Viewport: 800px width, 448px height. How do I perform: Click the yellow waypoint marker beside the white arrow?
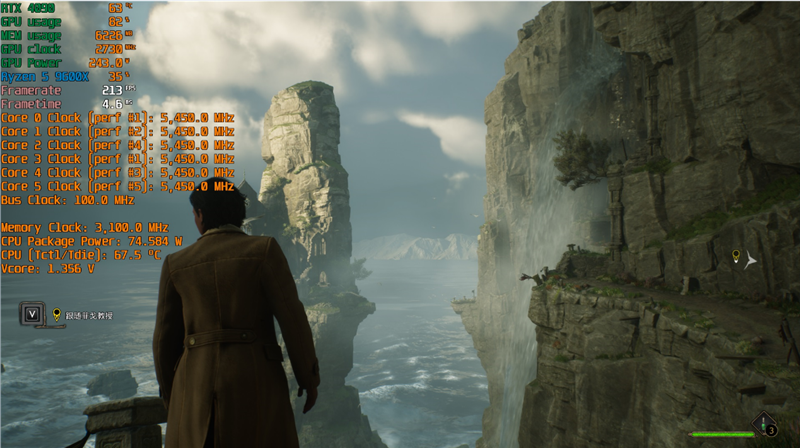click(736, 257)
